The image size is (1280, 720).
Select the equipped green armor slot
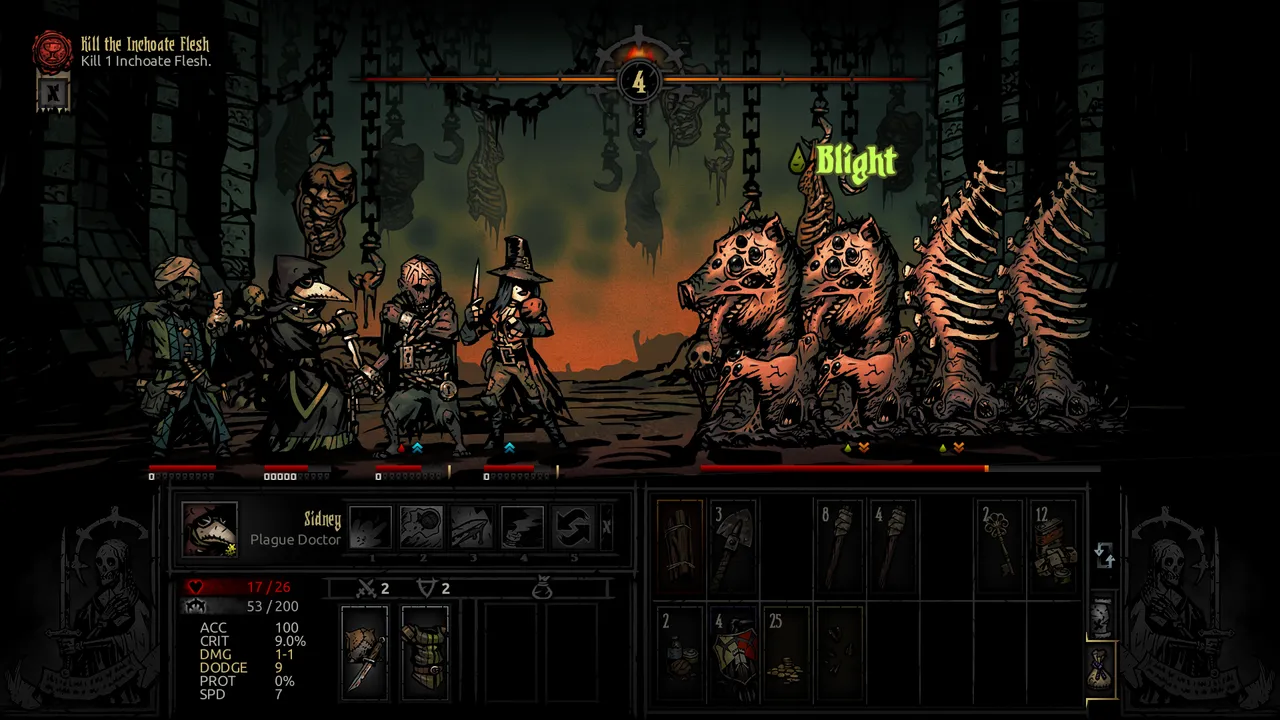(425, 651)
